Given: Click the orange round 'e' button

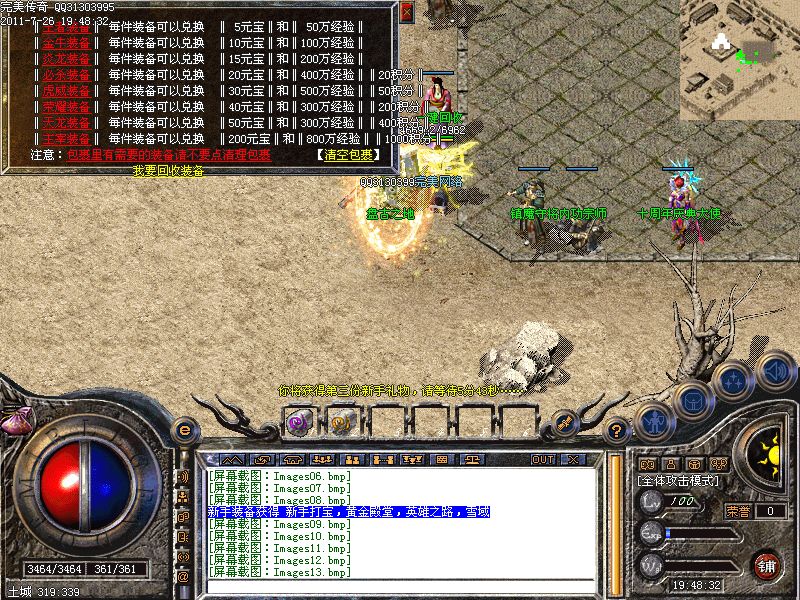Looking at the screenshot, I should click(x=184, y=430).
